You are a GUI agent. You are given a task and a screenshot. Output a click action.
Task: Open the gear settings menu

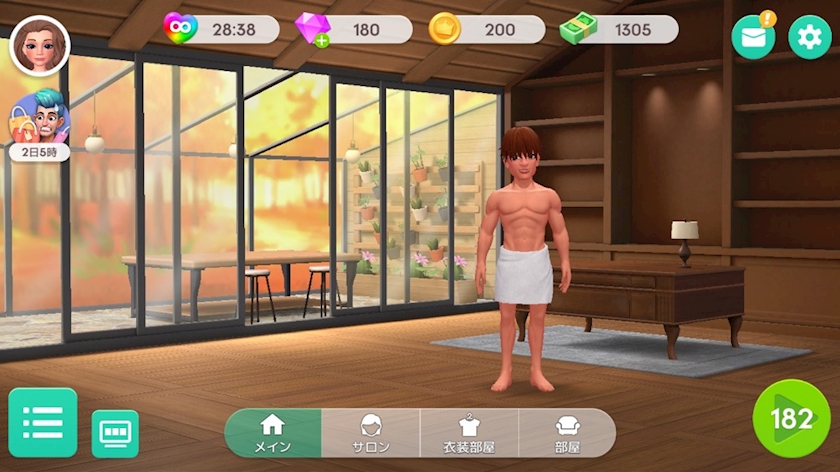tap(809, 37)
